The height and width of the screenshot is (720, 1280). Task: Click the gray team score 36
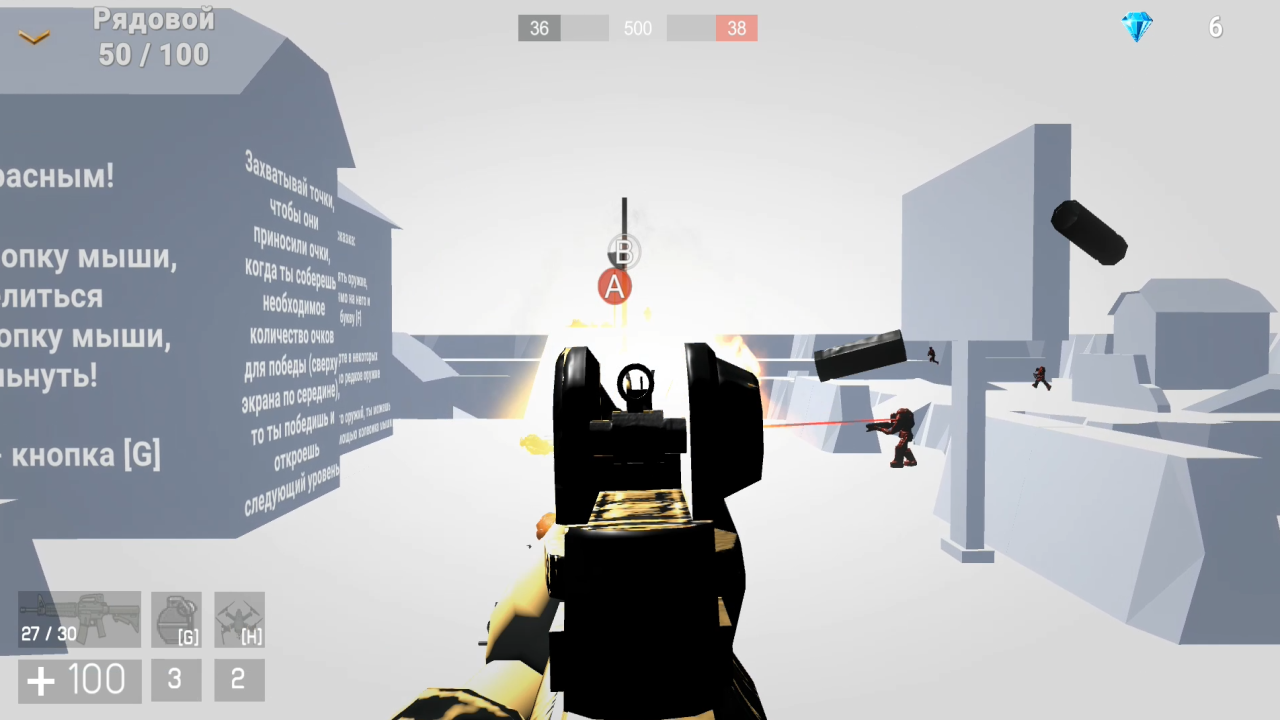[539, 28]
